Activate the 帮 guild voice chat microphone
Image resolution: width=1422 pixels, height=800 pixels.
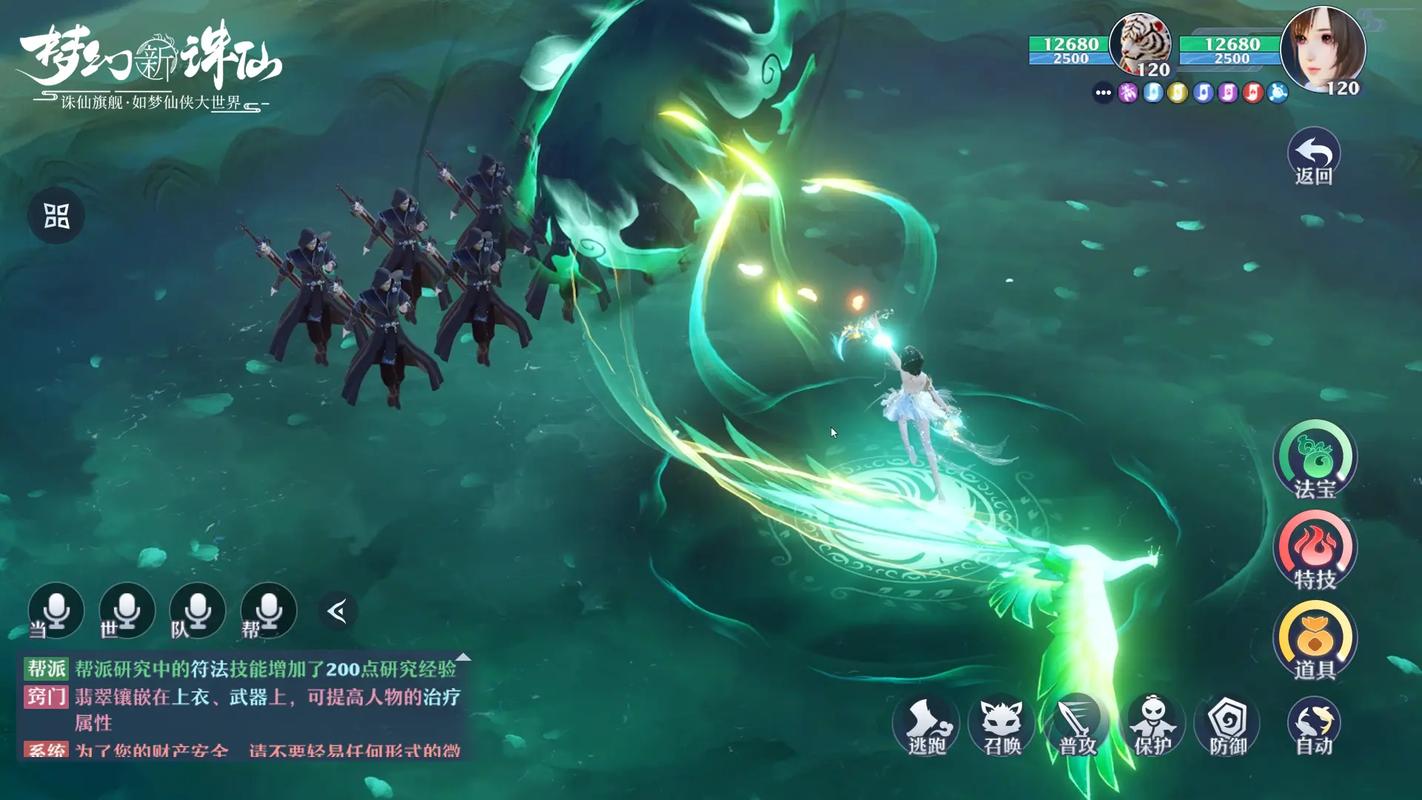[x=268, y=610]
